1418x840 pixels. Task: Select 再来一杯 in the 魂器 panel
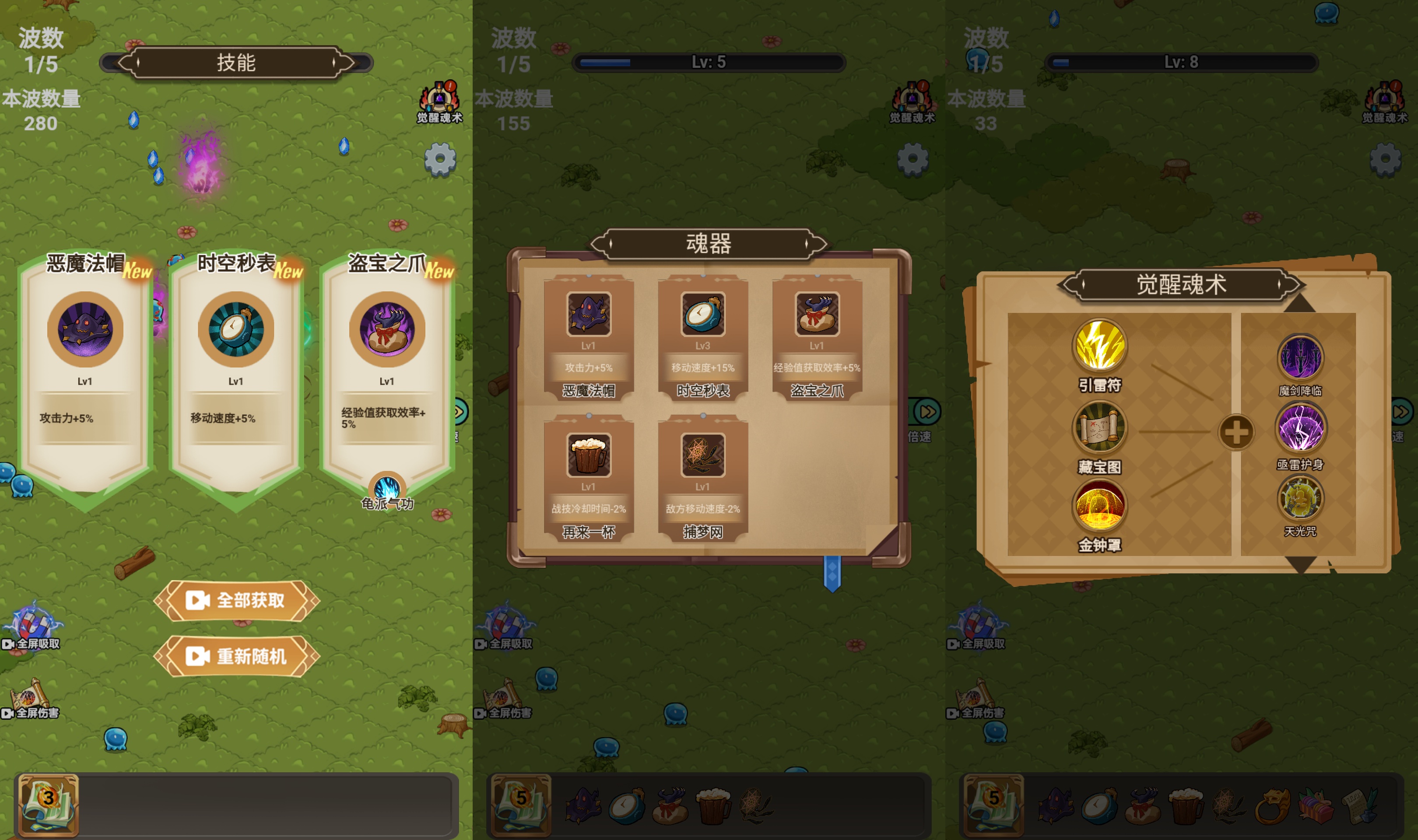tap(589, 479)
